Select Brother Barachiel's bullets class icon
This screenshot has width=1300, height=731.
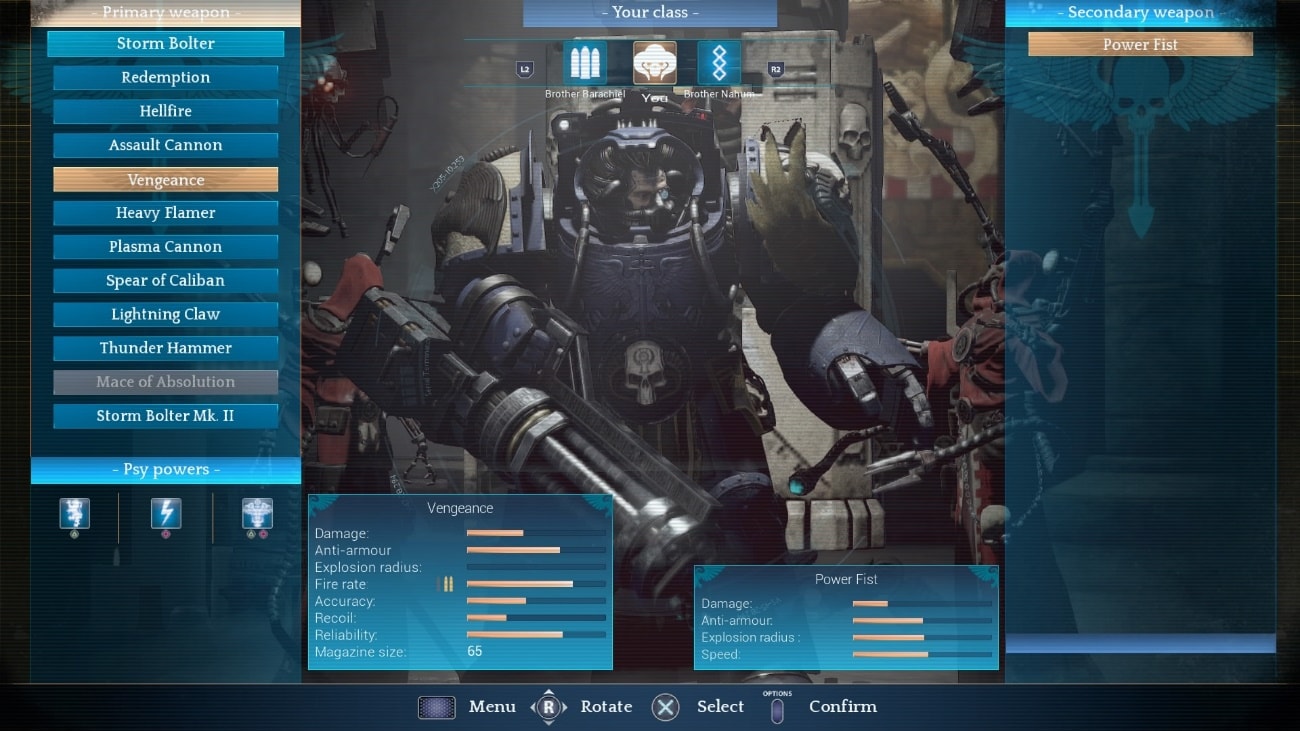(x=585, y=63)
